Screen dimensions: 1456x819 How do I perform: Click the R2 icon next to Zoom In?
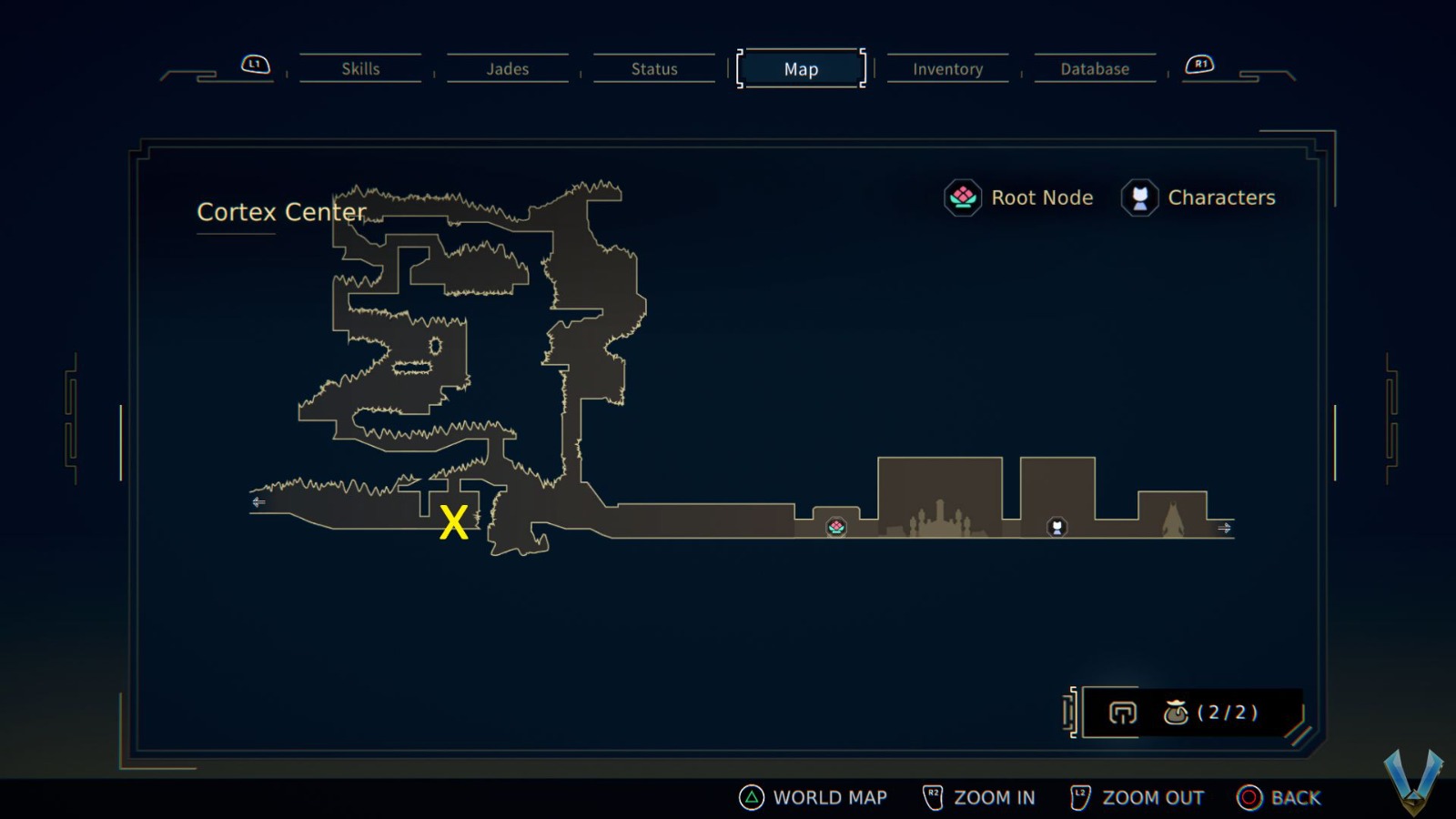[932, 795]
